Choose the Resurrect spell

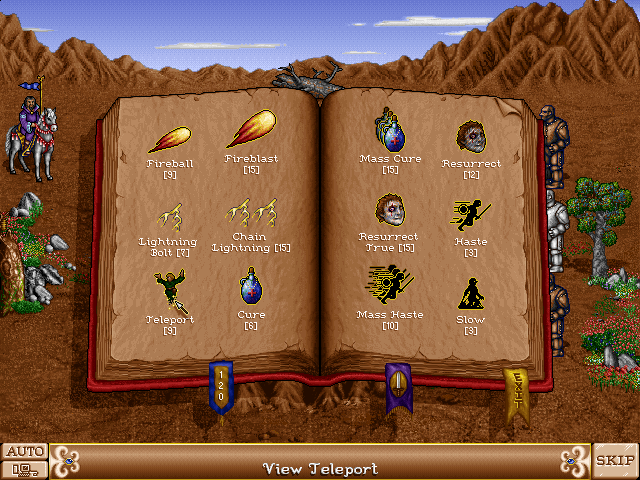471,136
